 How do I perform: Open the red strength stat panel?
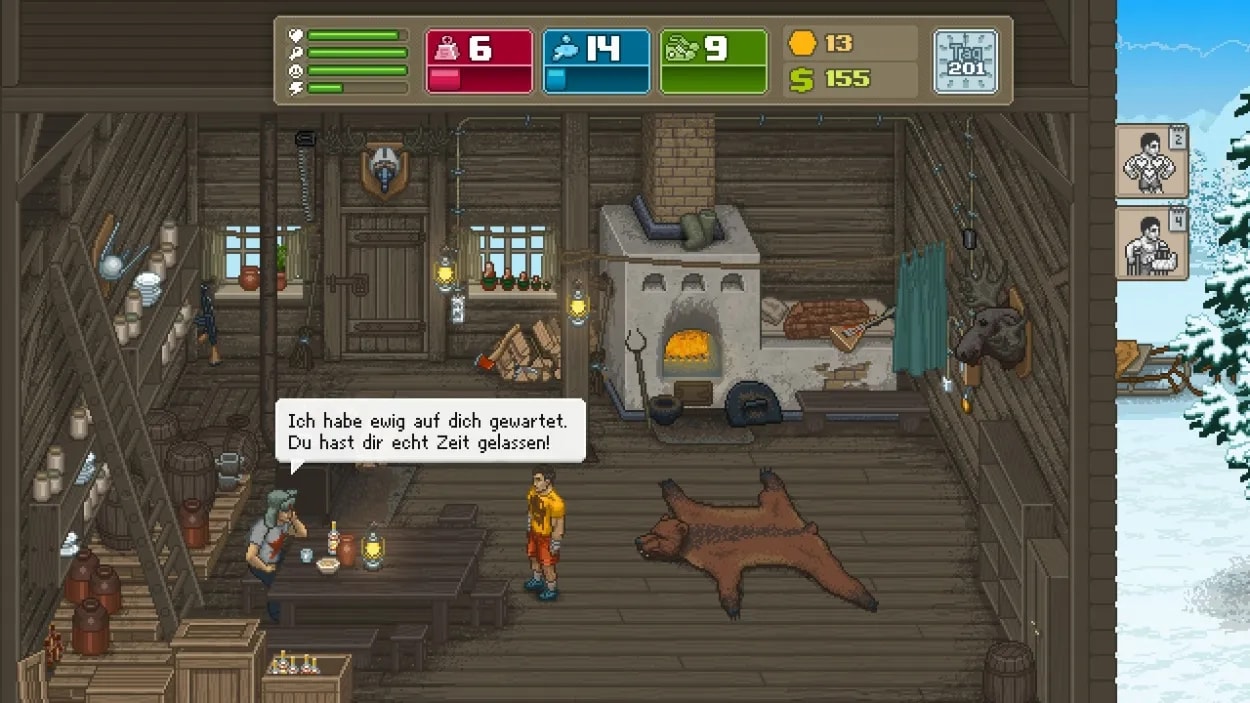tap(479, 61)
